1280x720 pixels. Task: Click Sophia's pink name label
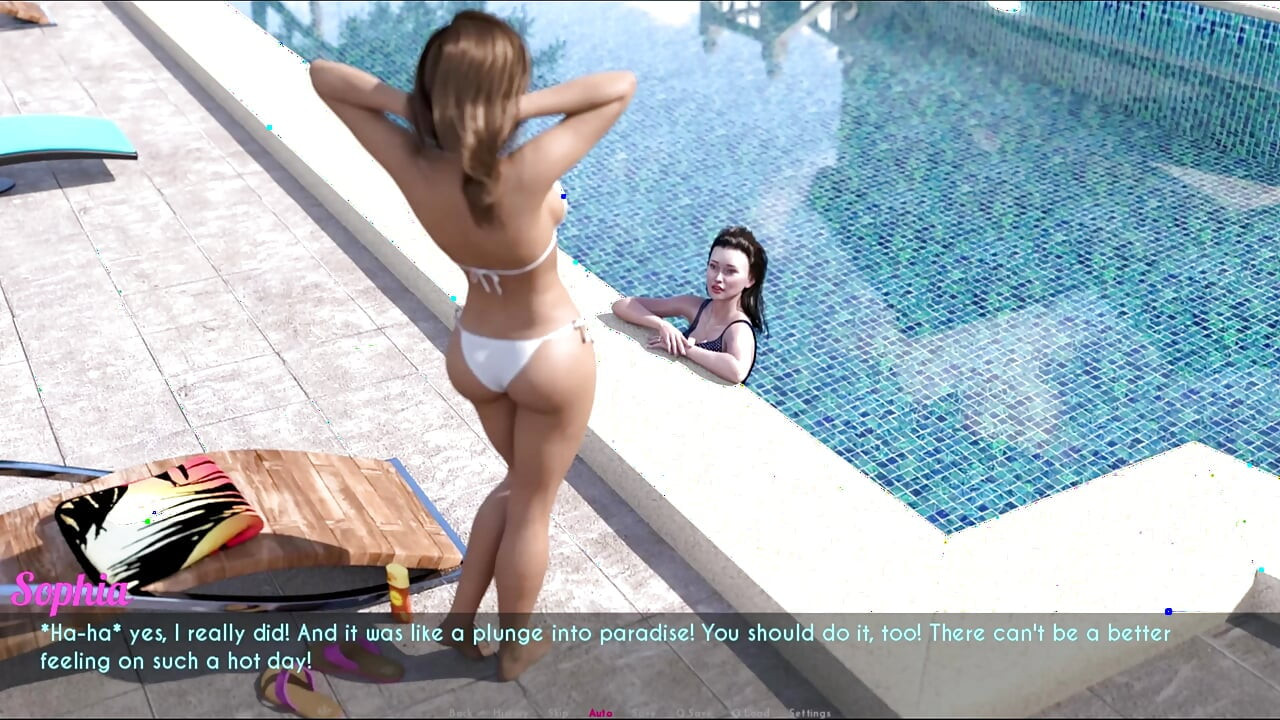tap(70, 594)
